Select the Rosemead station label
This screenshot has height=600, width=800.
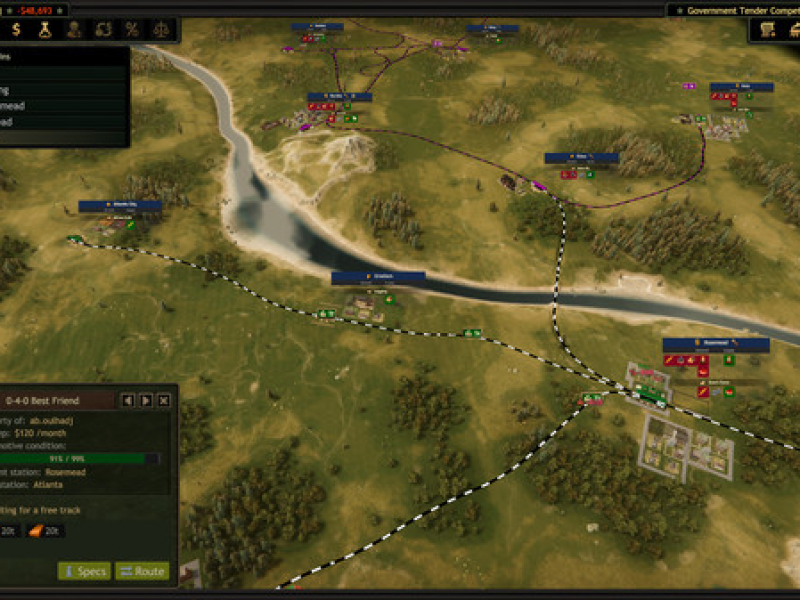pyautogui.click(x=716, y=344)
